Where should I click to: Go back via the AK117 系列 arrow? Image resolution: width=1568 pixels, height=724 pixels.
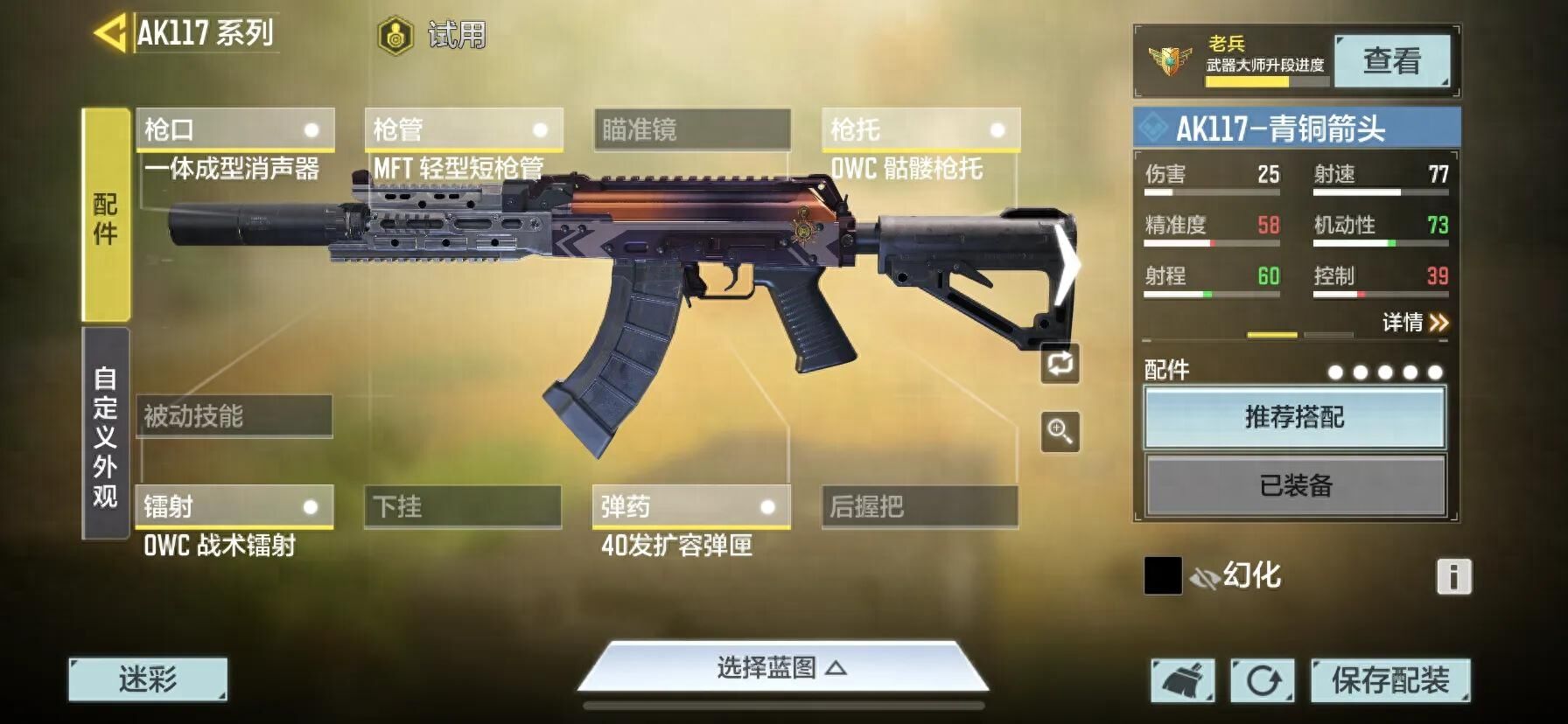click(111, 34)
